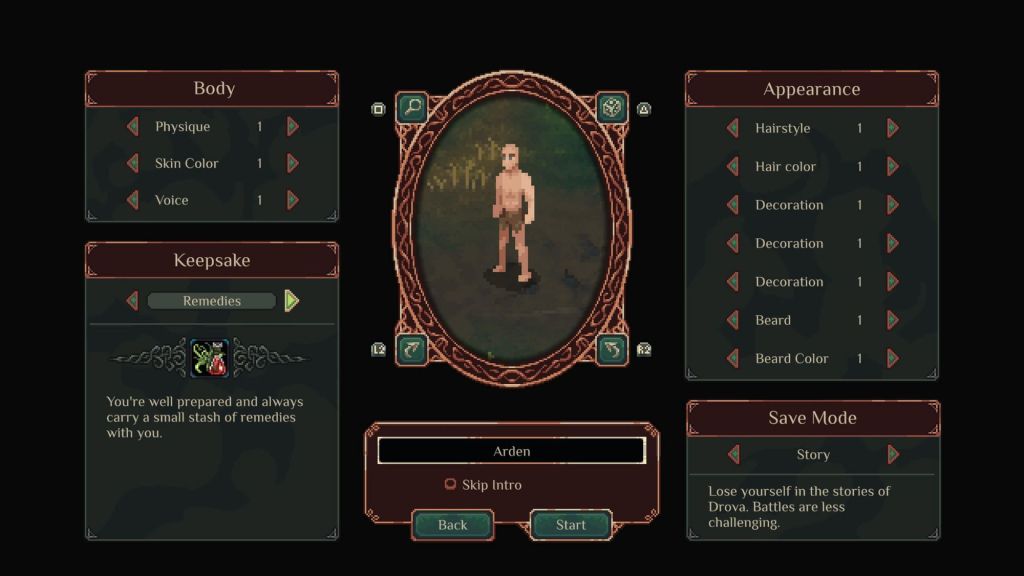Image resolution: width=1024 pixels, height=576 pixels.
Task: Randomize appearance with the dice icon
Action: [x=611, y=107]
